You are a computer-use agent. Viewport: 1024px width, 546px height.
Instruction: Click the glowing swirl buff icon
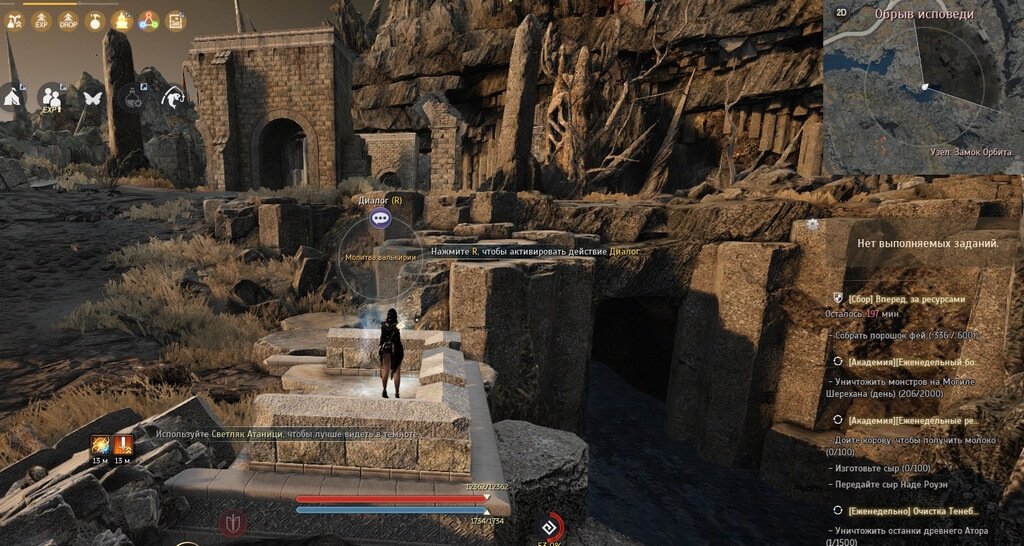point(101,445)
